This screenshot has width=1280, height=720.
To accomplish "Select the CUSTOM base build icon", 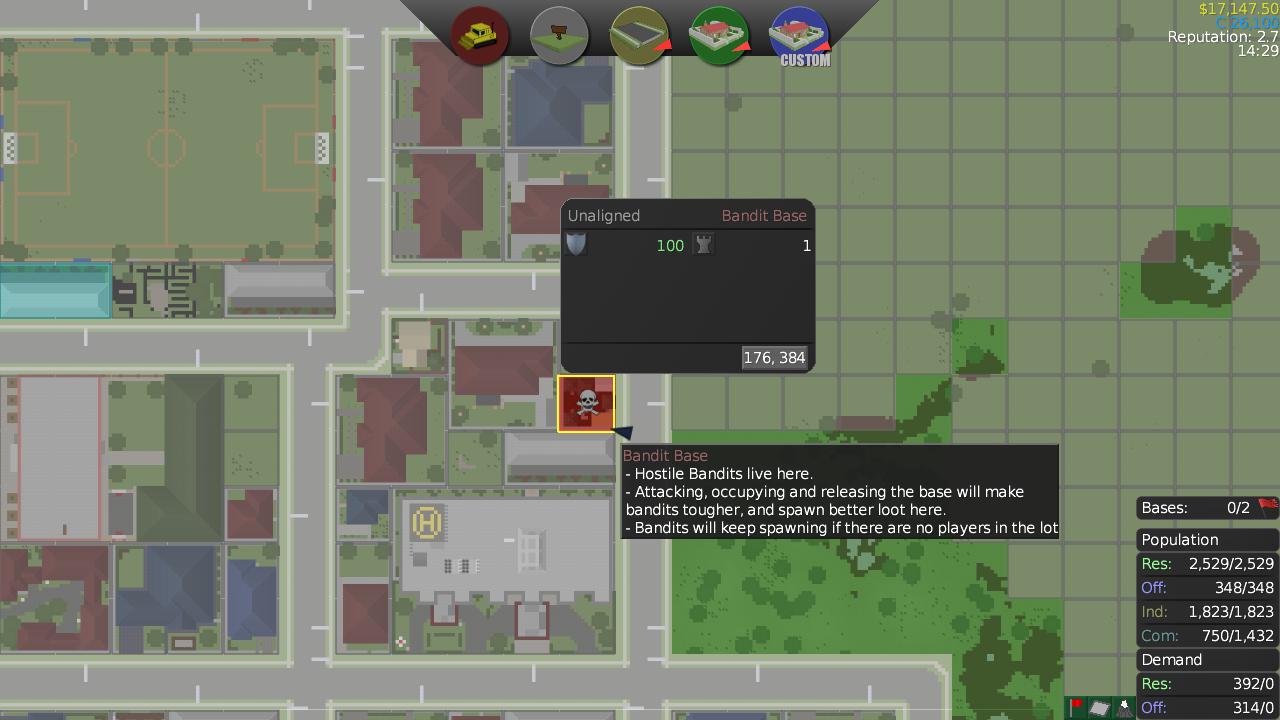I will (799, 34).
